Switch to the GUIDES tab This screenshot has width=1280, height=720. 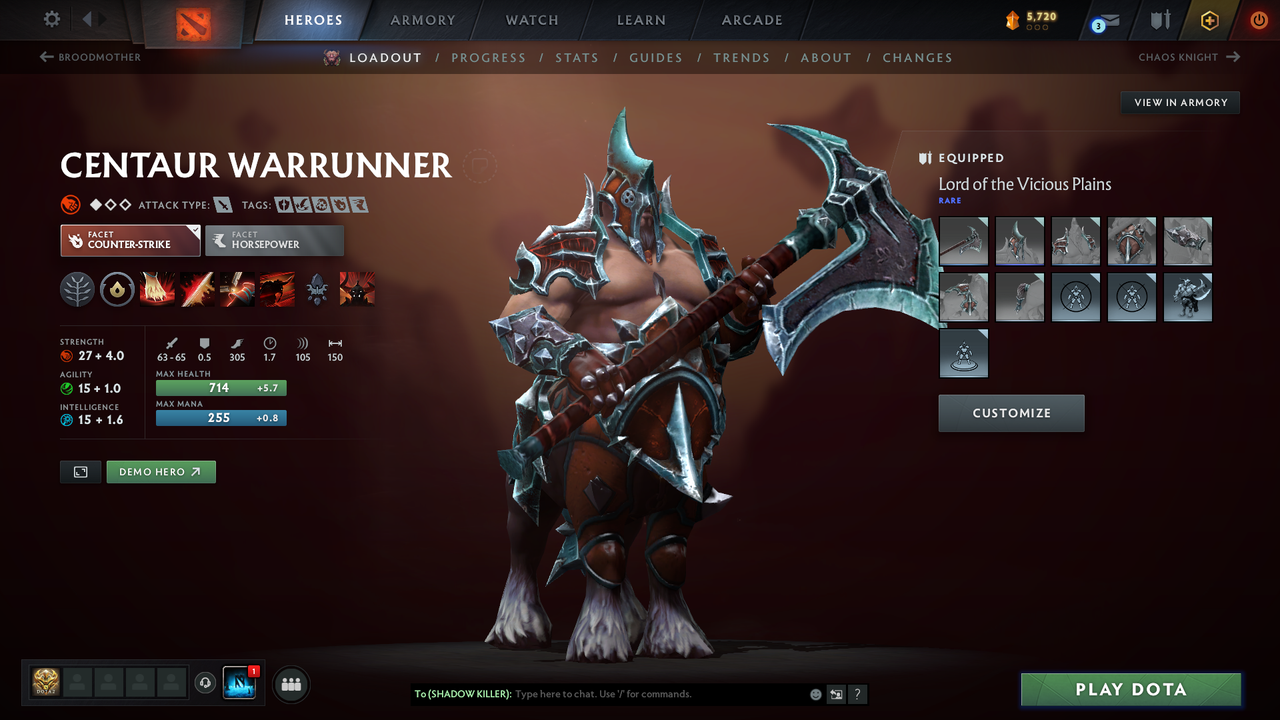(x=656, y=57)
